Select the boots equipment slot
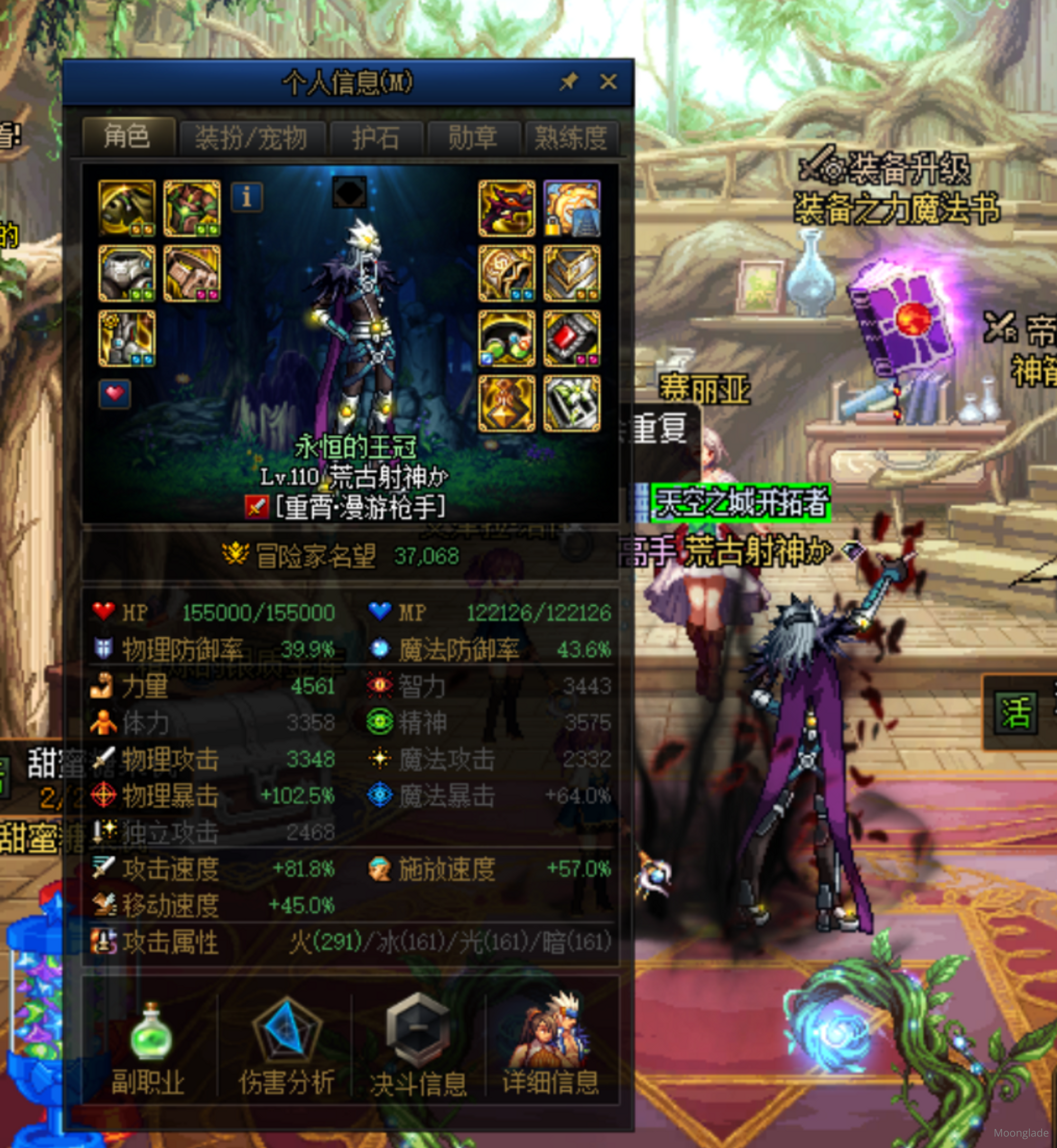Viewport: 1057px width, 1148px height. pyautogui.click(x=127, y=339)
